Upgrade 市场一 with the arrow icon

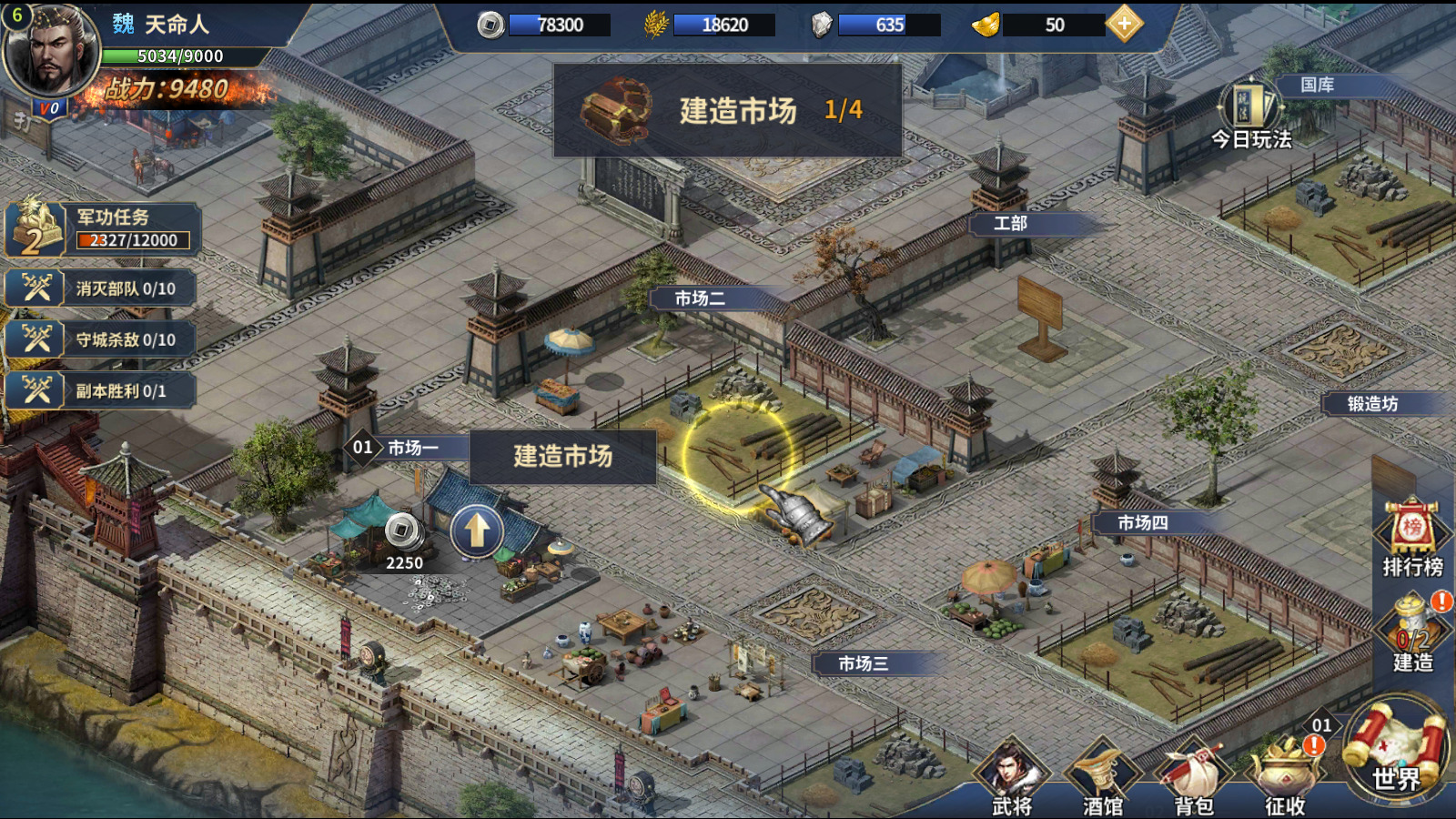[477, 530]
